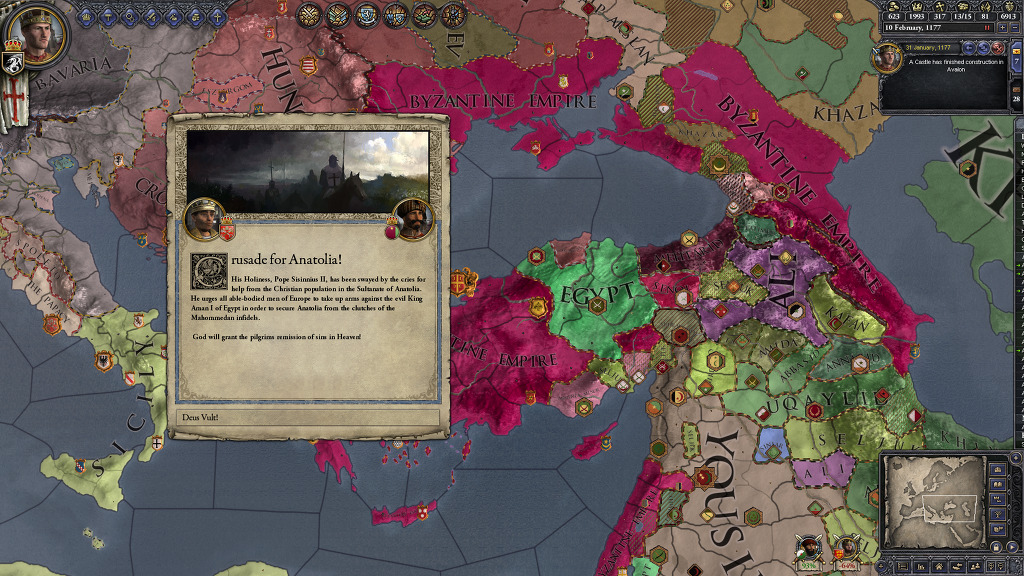Click the portrait in the message log
1024x576 pixels.
pyautogui.click(x=889, y=58)
